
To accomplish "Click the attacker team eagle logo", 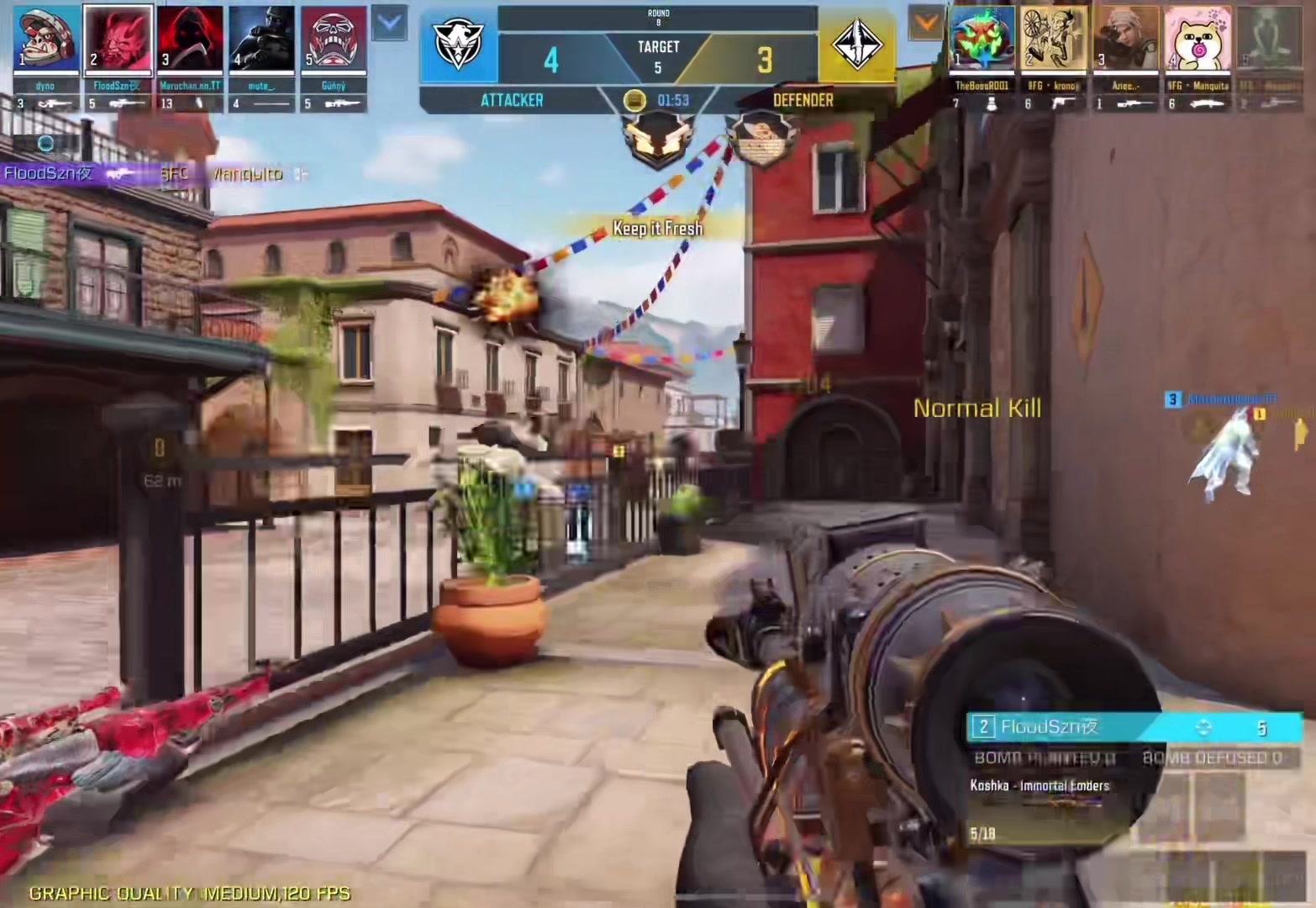I will pyautogui.click(x=458, y=45).
